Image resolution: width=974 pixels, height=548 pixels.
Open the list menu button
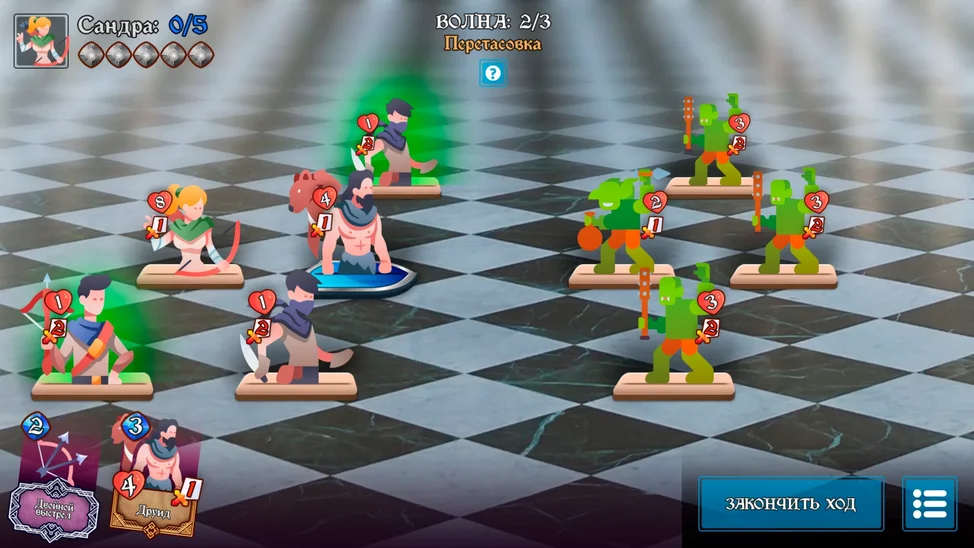click(x=929, y=503)
